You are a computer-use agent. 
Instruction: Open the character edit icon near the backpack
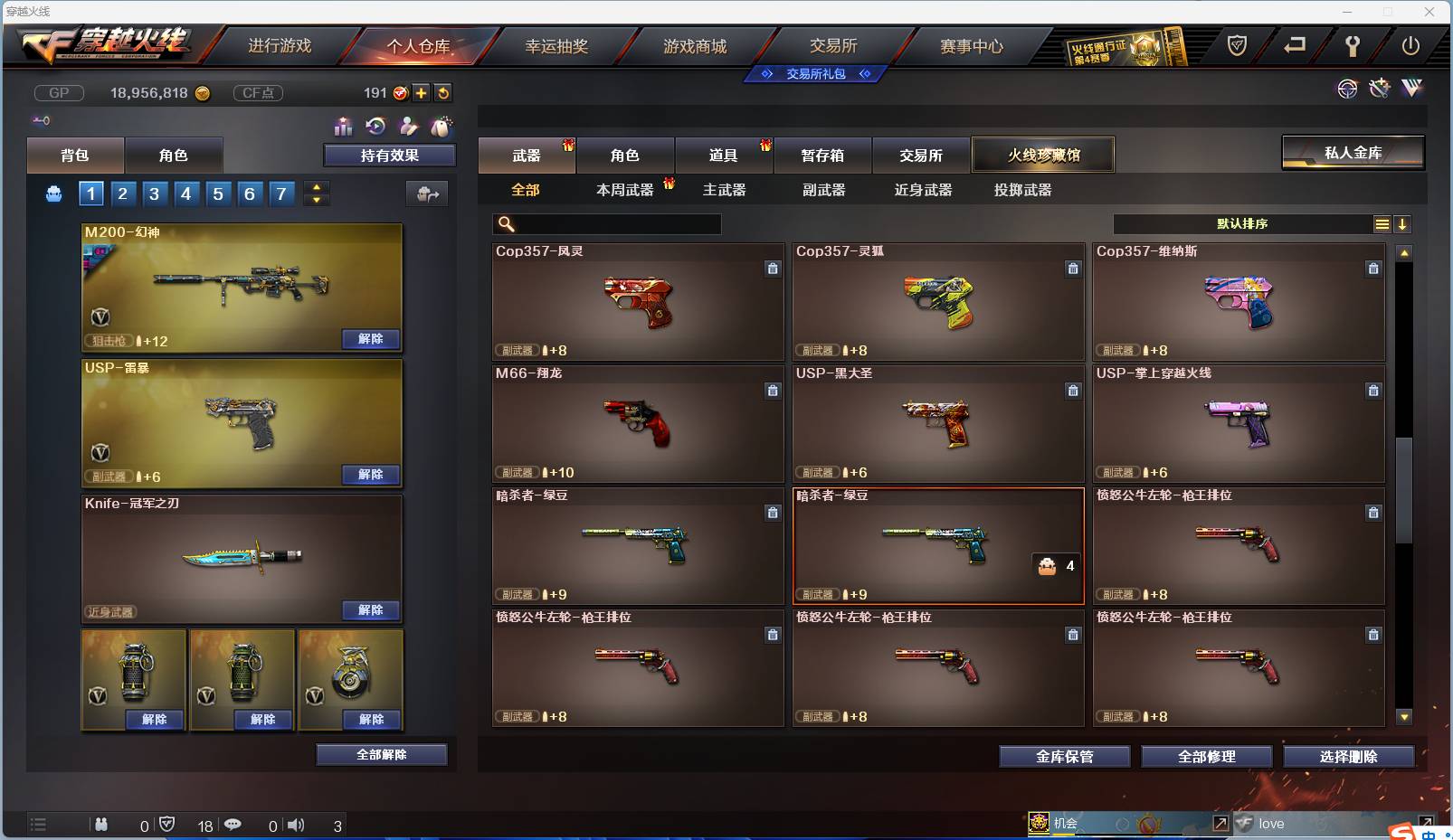pyautogui.click(x=409, y=126)
